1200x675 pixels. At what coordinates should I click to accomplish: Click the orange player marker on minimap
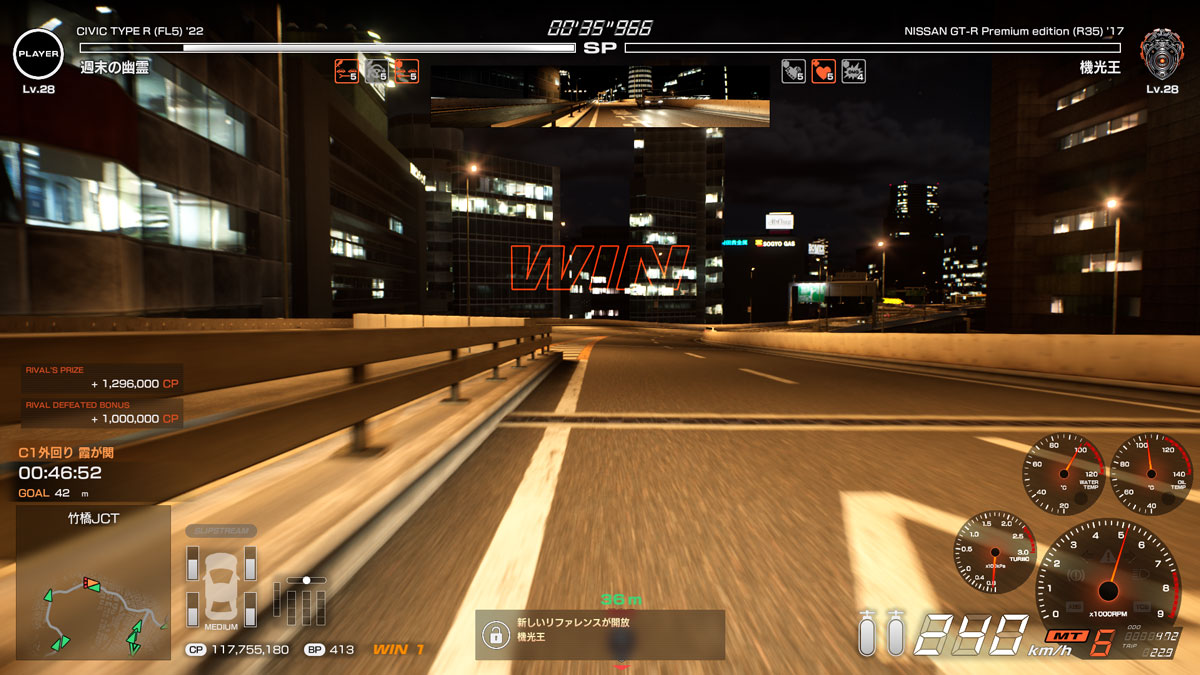pyautogui.click(x=91, y=582)
